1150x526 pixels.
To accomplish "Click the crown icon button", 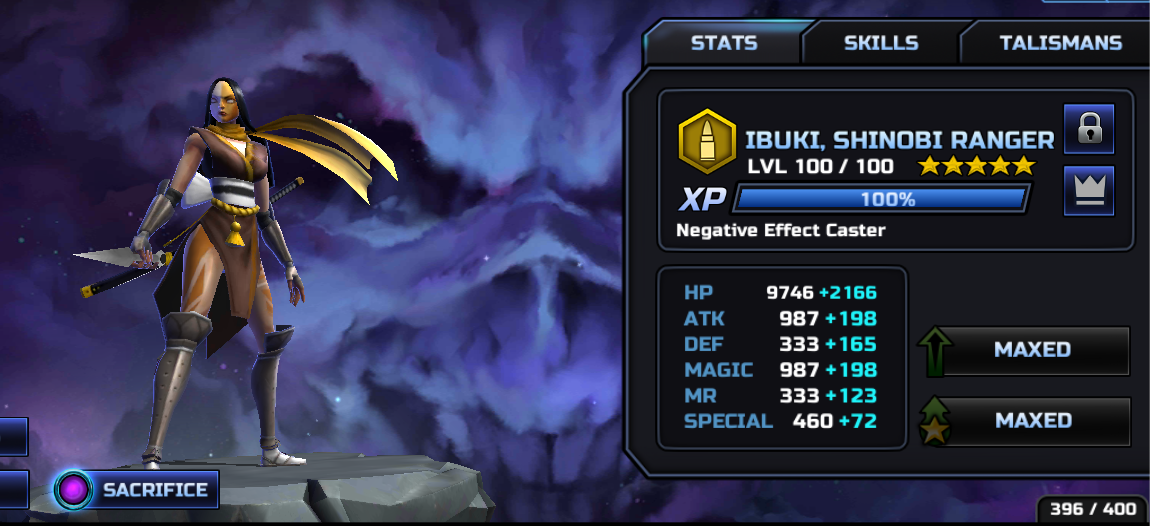I will (1088, 190).
